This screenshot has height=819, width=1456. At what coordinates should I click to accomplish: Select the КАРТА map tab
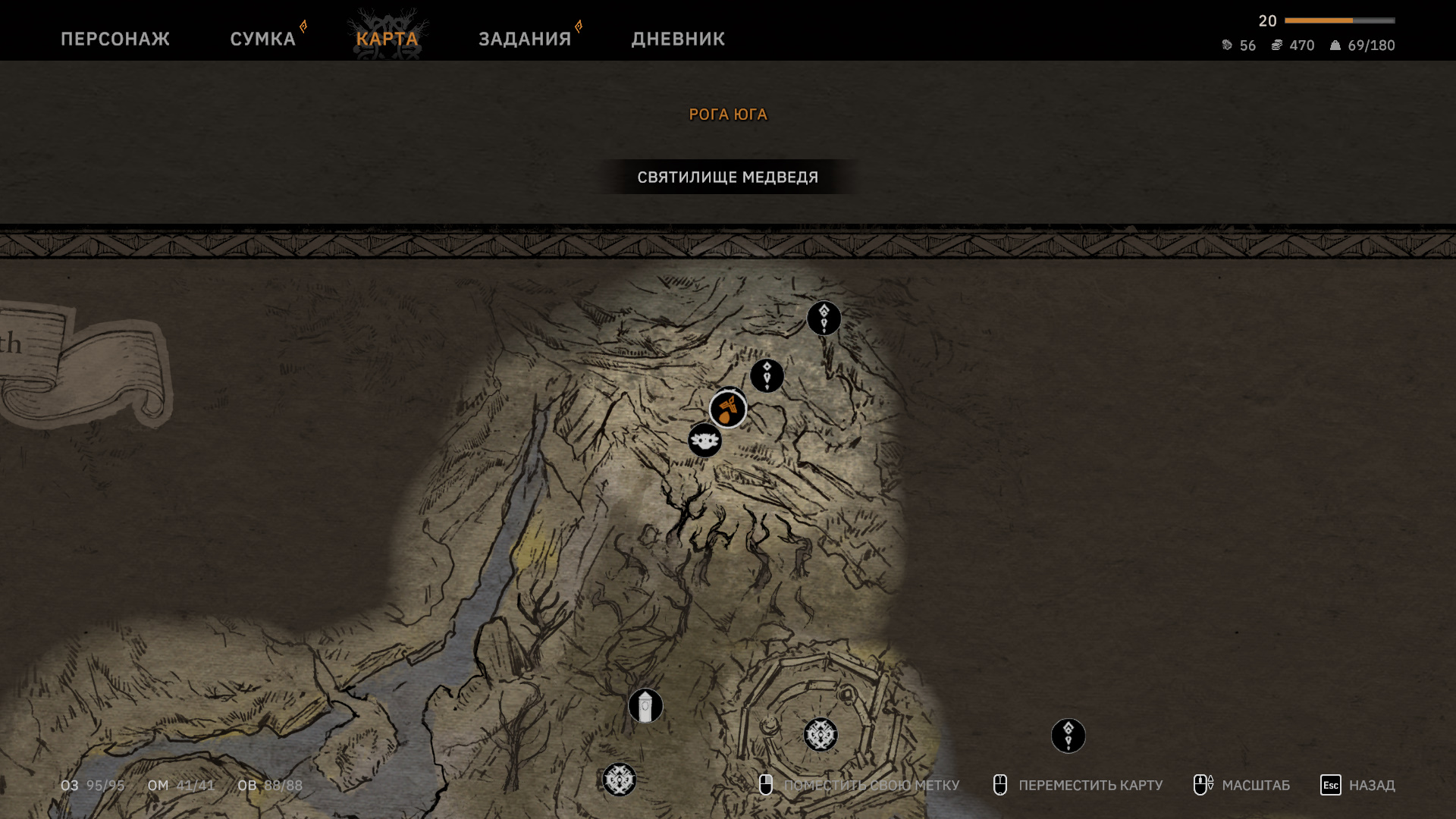[387, 39]
